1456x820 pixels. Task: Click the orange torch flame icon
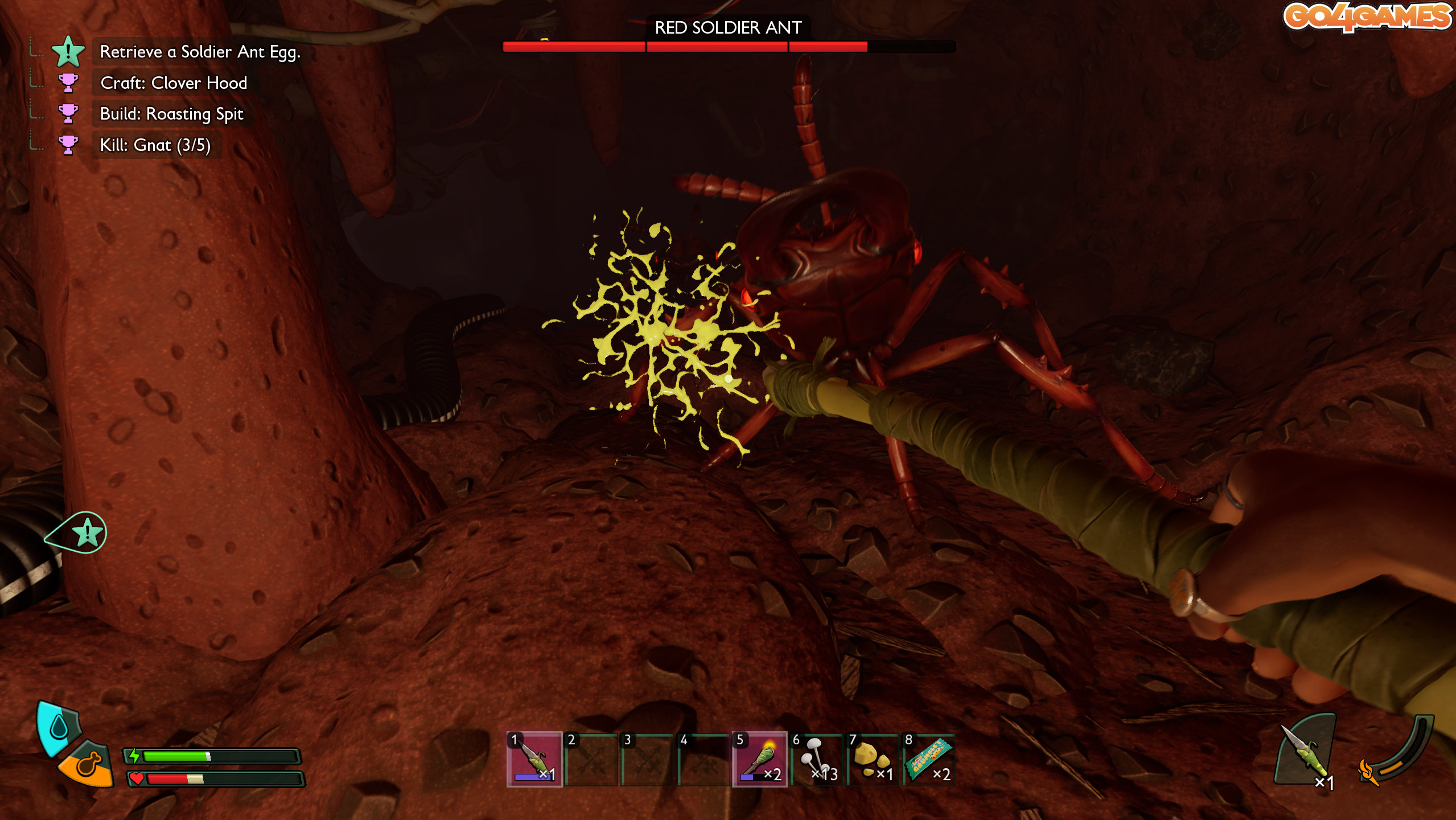[1367, 772]
